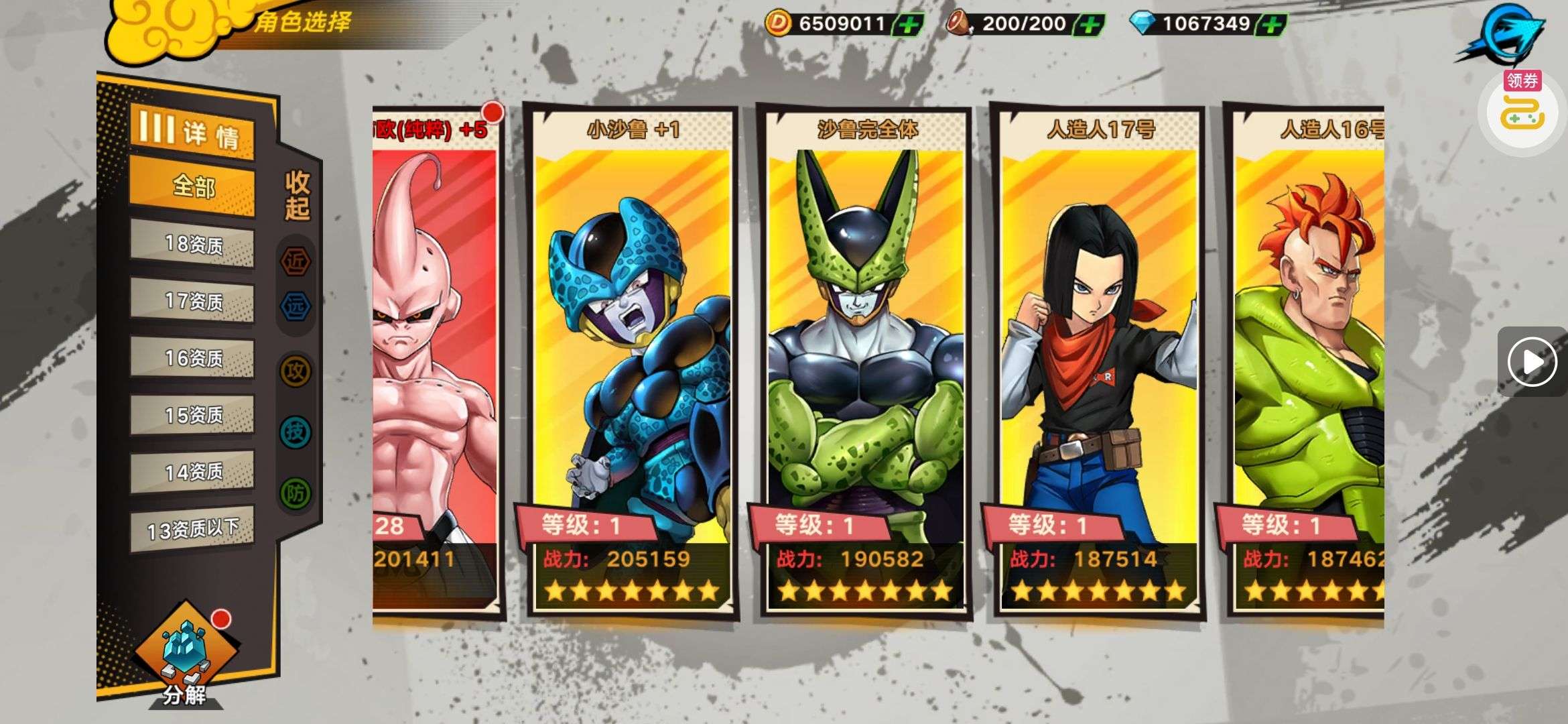1568x724 pixels.
Task: Open the 14资质 category
Action: pyautogui.click(x=192, y=472)
